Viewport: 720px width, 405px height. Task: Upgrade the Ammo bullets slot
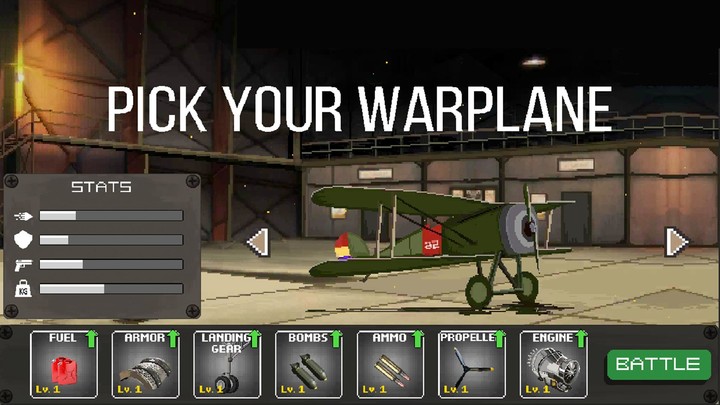[391, 365]
